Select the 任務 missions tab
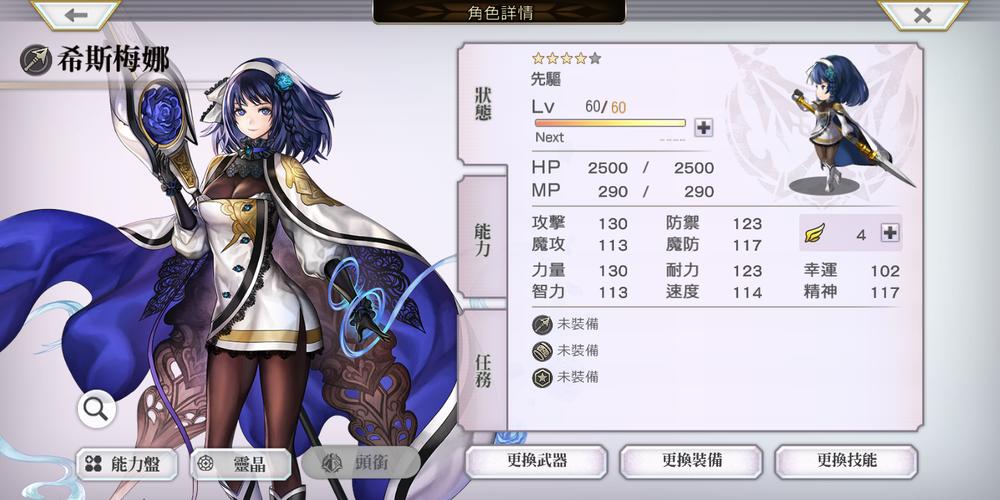 pyautogui.click(x=483, y=371)
